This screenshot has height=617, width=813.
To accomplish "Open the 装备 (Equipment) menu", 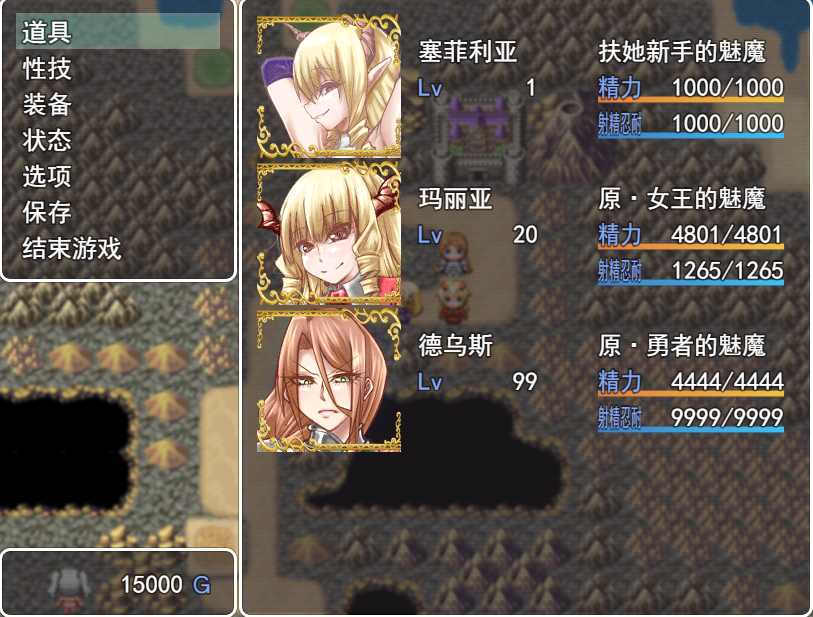I will tap(47, 104).
